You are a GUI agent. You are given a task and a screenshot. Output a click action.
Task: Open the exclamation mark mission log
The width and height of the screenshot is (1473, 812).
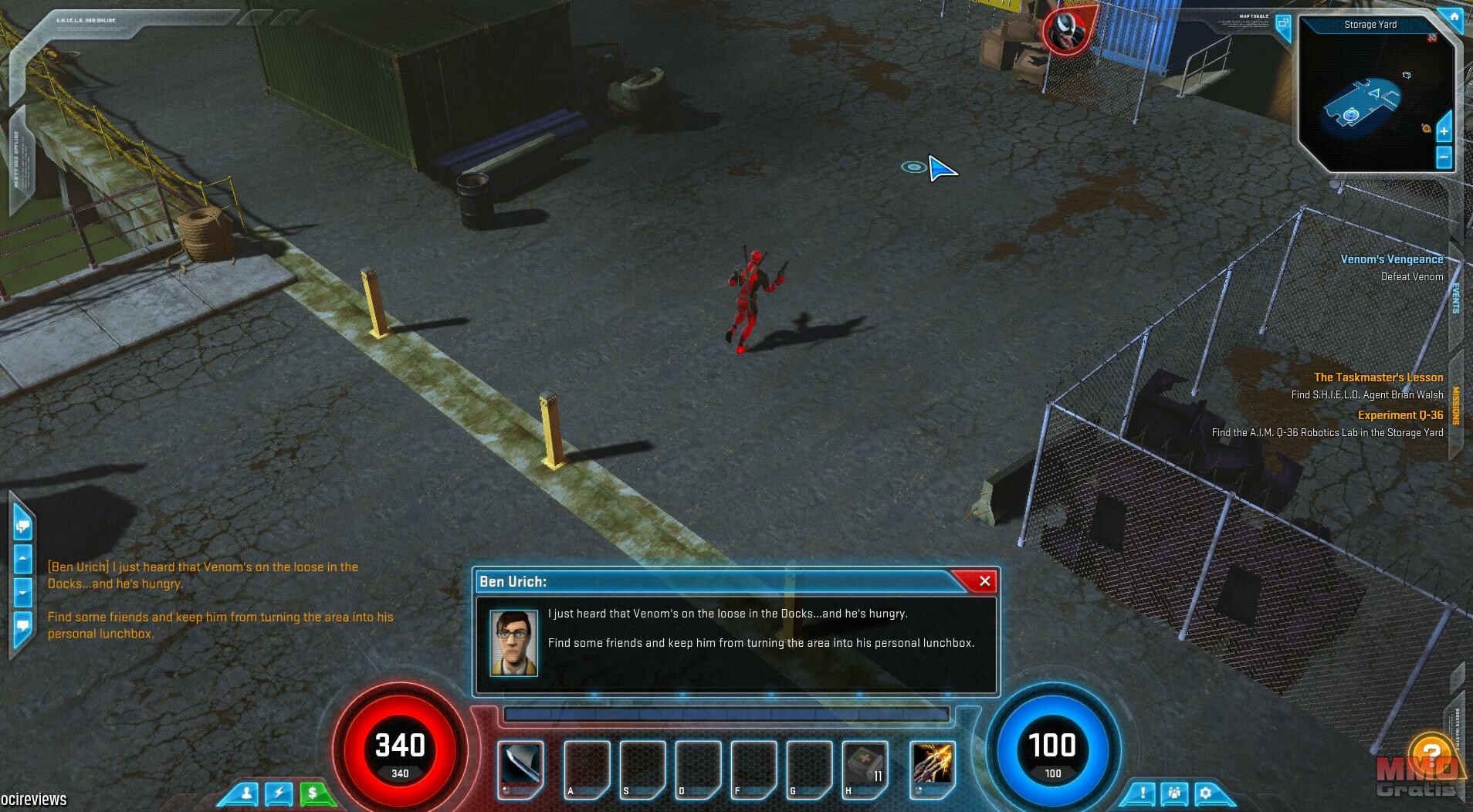coord(1143,793)
